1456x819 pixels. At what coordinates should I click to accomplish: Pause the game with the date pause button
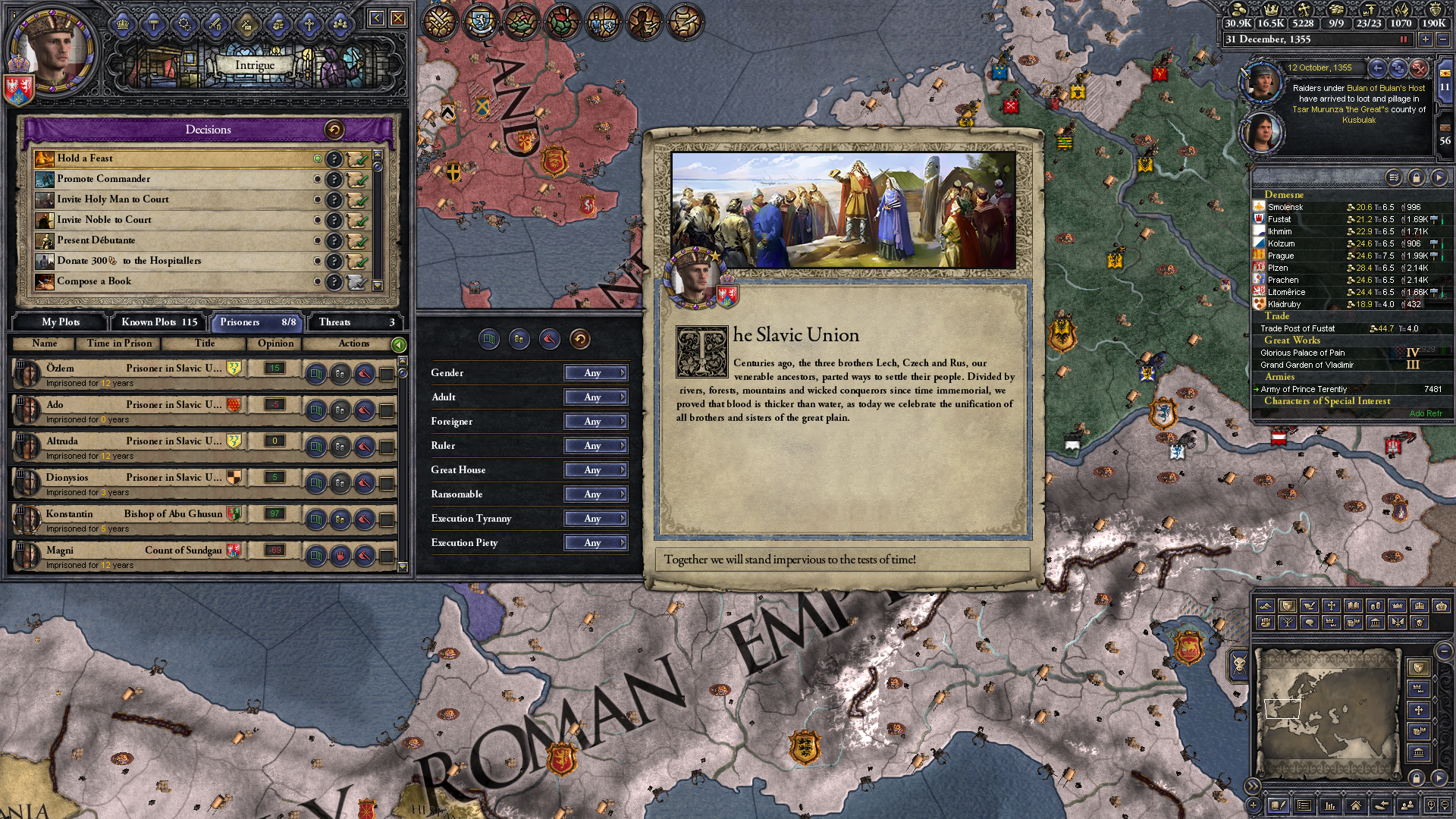point(1404,39)
